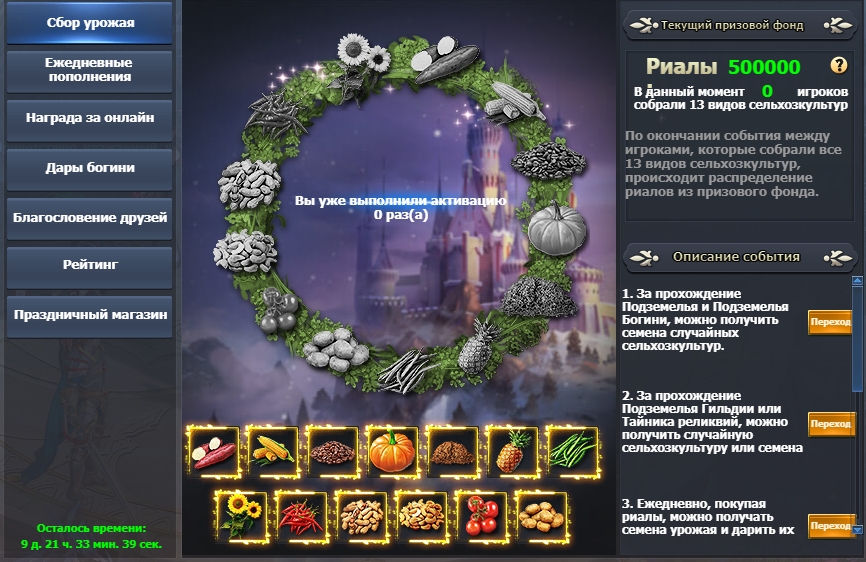866x562 pixels.
Task: Select the sweet potato crop slot
Action: [x=214, y=453]
